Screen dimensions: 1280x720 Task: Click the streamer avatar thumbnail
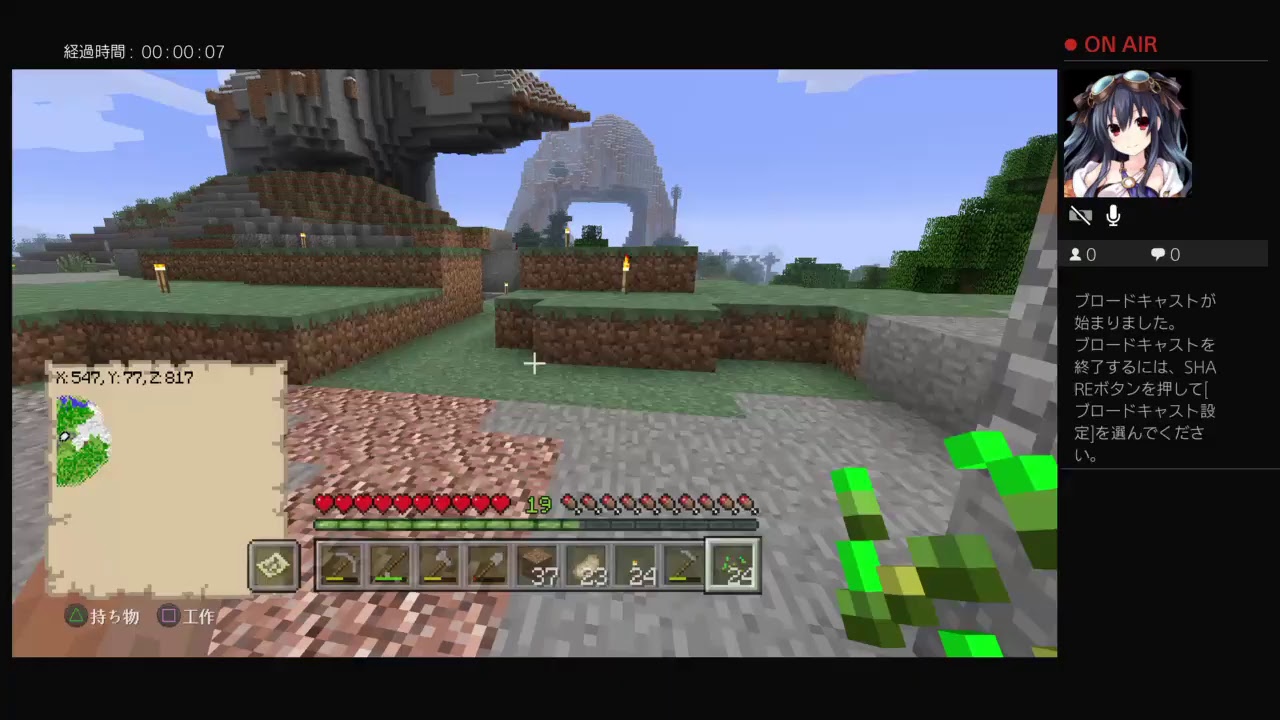click(x=1128, y=133)
